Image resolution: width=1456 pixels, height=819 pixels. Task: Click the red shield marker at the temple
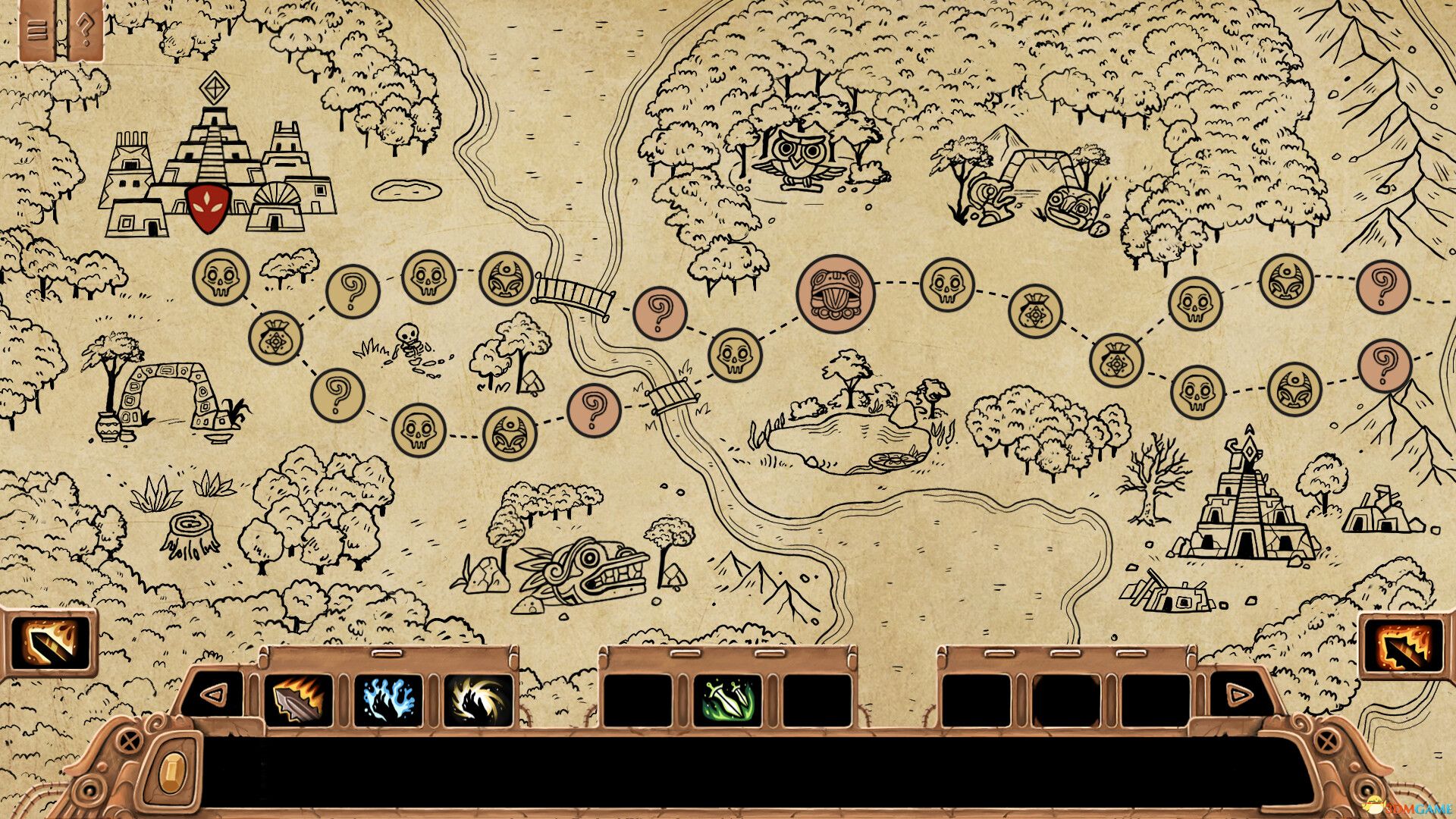tap(207, 207)
